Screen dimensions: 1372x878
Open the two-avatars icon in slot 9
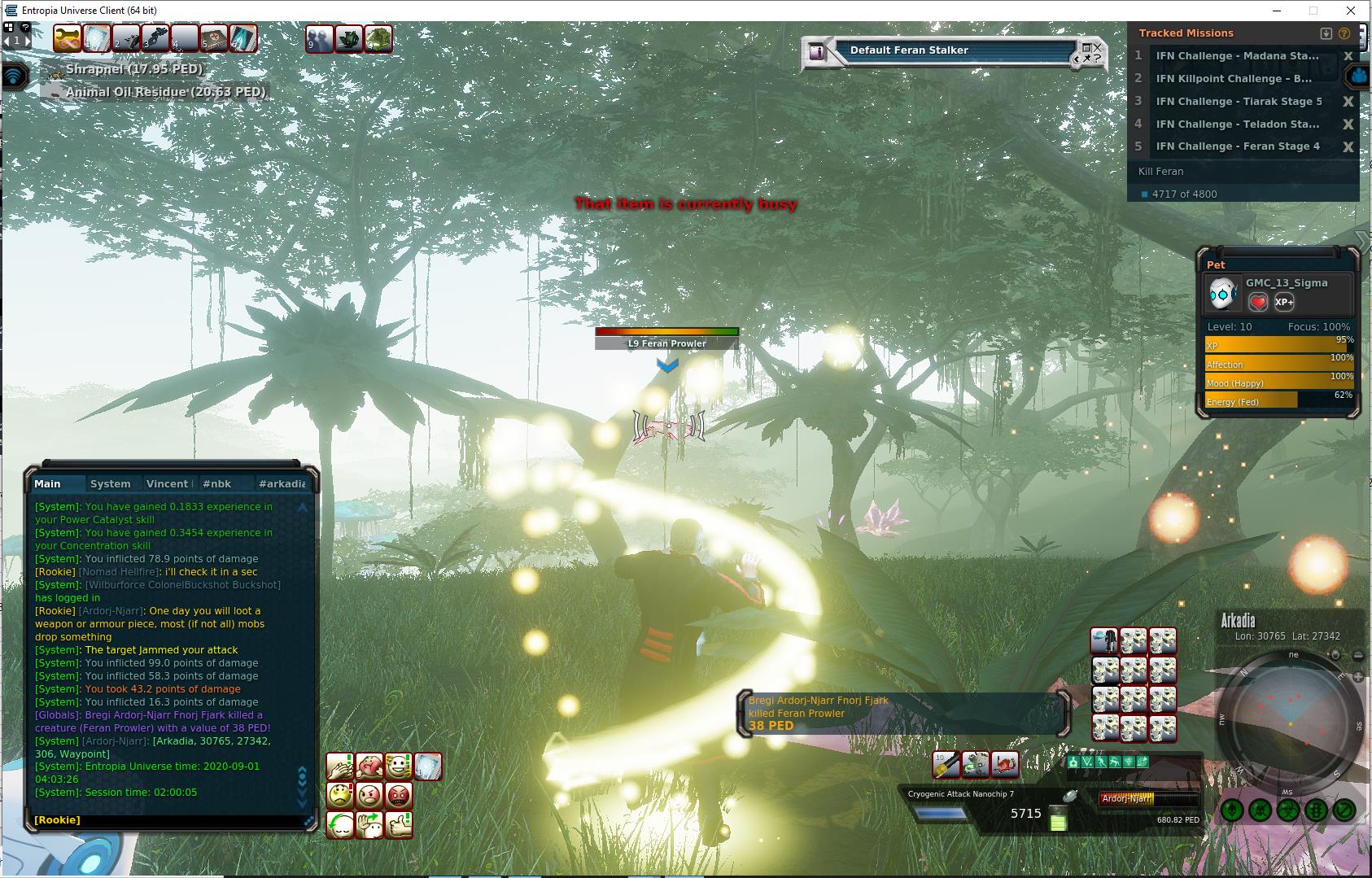coord(319,38)
